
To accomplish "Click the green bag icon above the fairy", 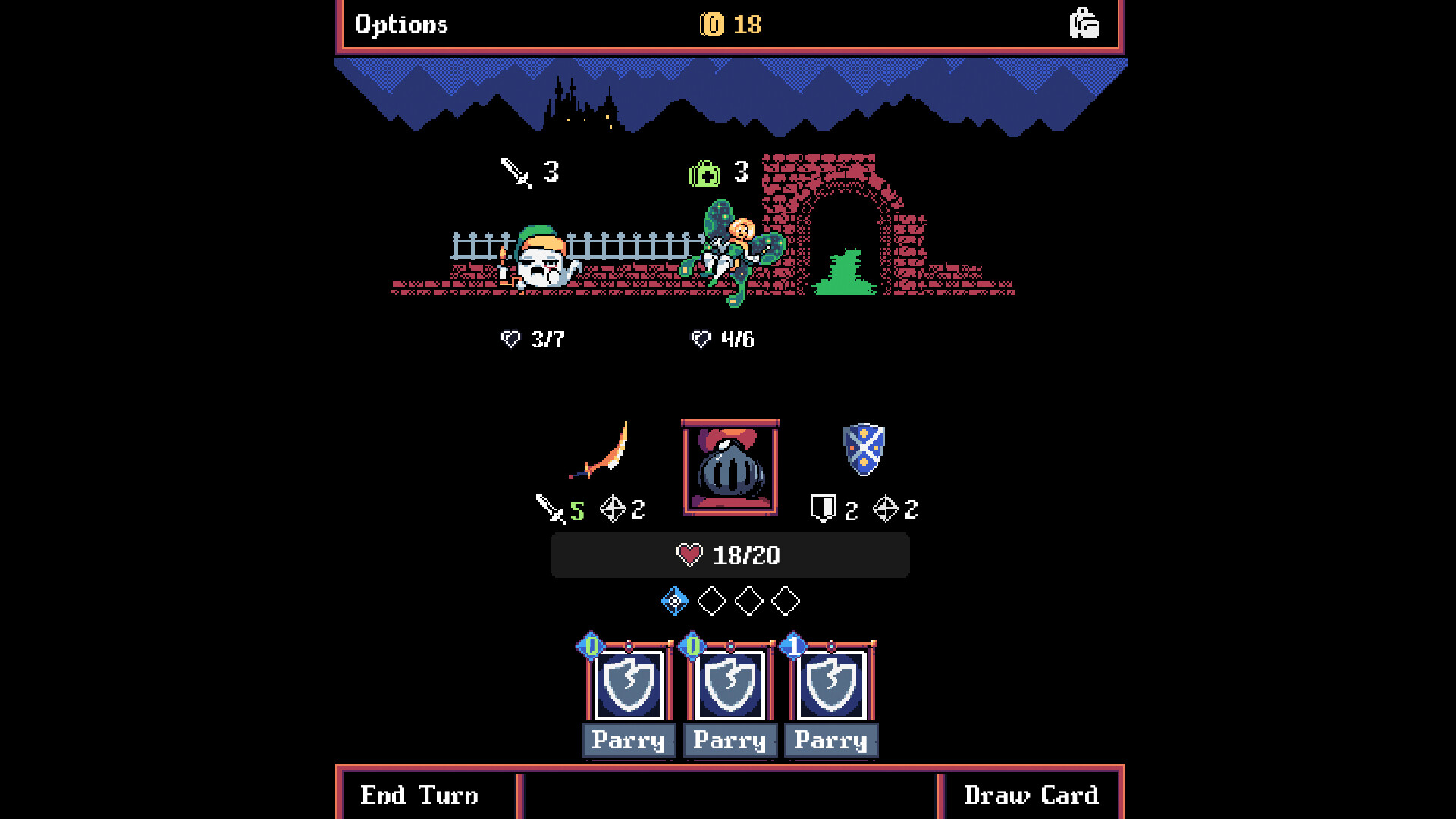I will pos(705,173).
